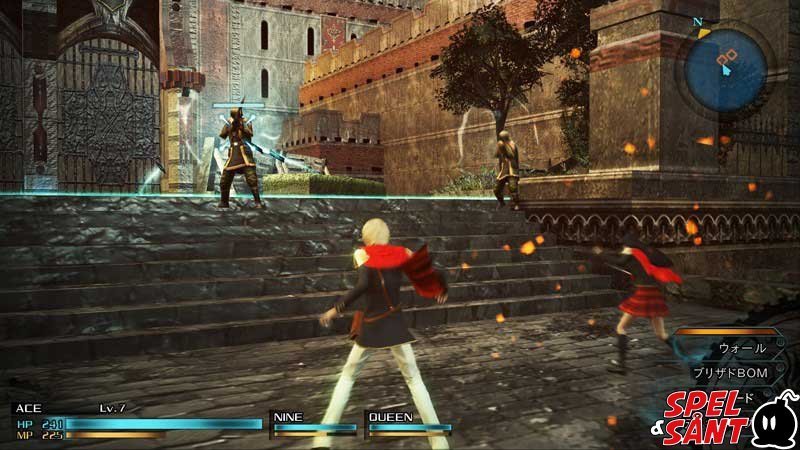Switch to party member QUEEN

[407, 424]
